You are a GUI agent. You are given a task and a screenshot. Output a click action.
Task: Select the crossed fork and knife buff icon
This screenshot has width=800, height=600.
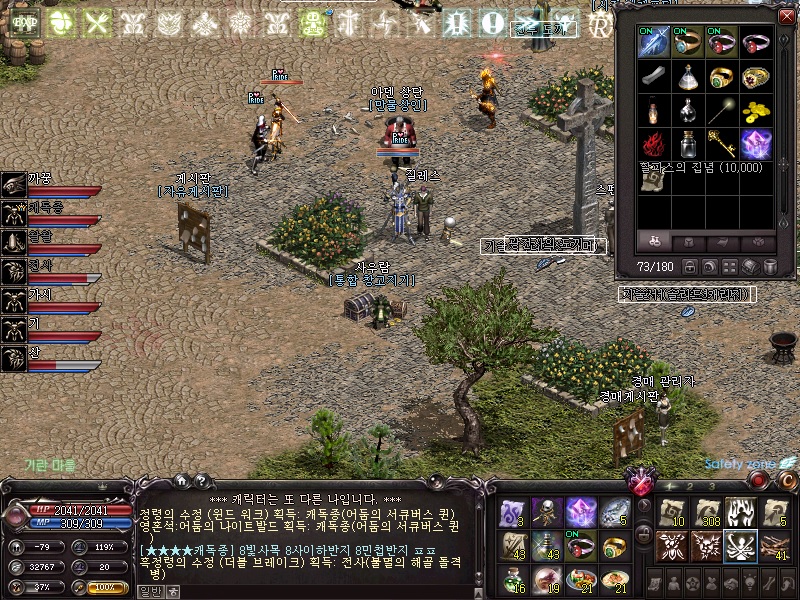coord(97,23)
